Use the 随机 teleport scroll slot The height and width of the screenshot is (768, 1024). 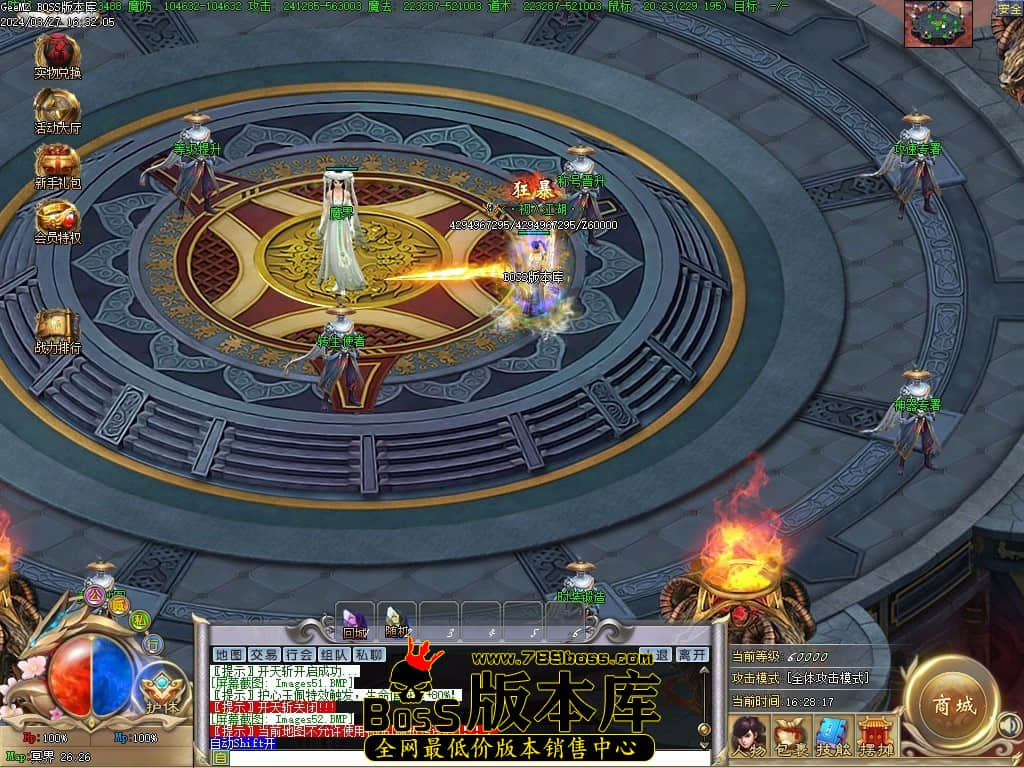pyautogui.click(x=397, y=621)
